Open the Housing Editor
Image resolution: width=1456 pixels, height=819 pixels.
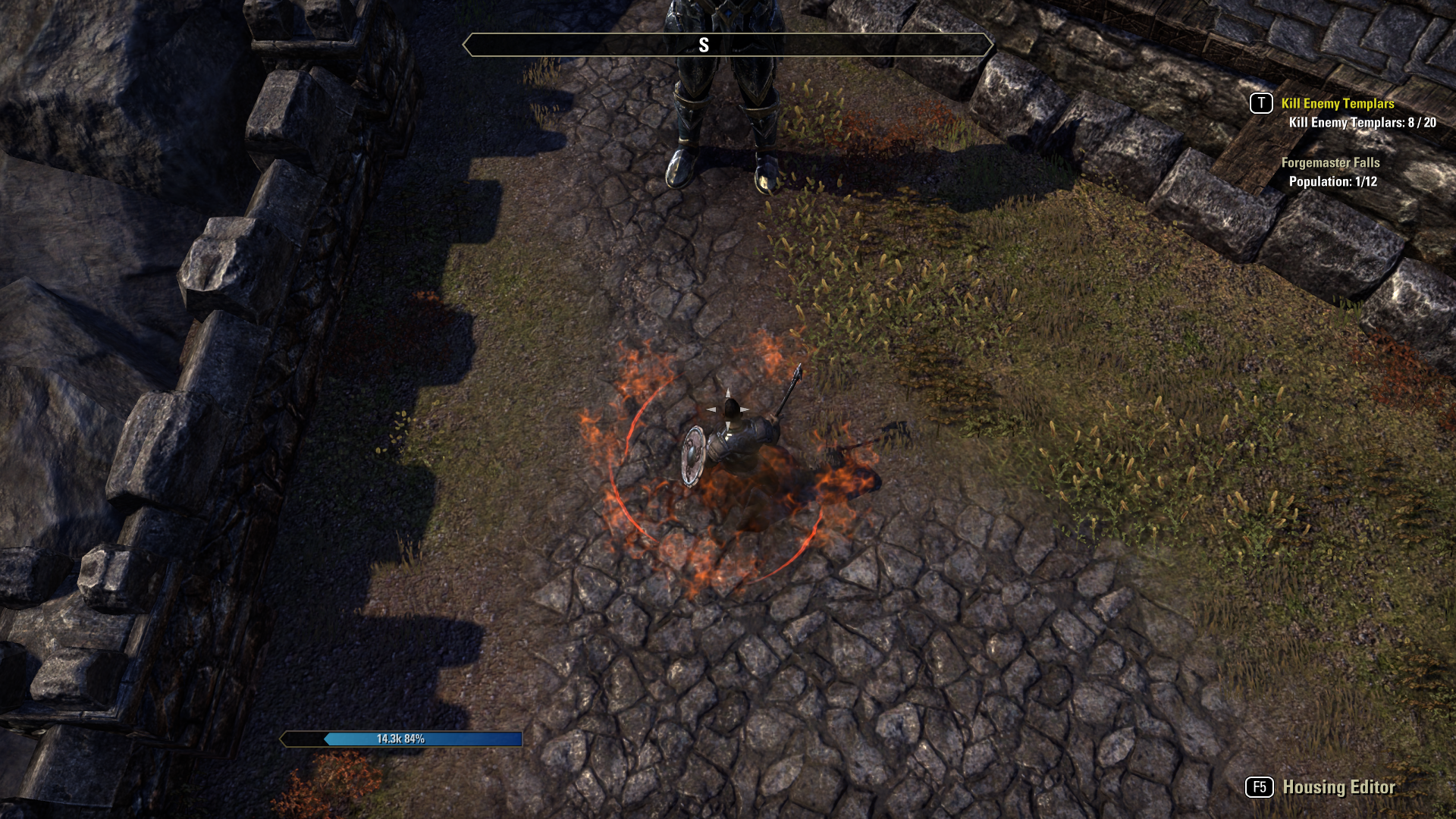point(1338,787)
